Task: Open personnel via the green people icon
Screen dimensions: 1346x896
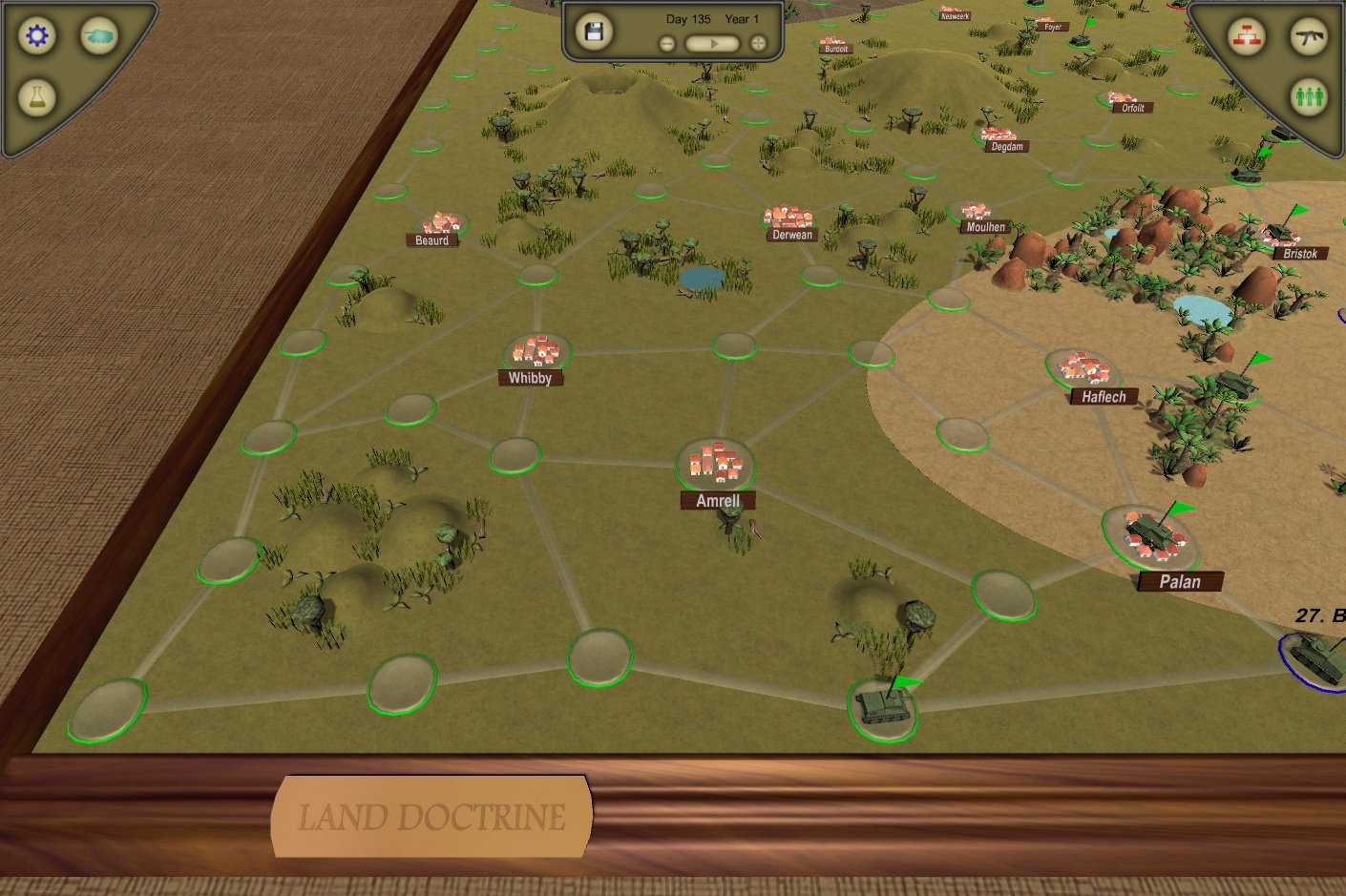Action: coord(1308,95)
